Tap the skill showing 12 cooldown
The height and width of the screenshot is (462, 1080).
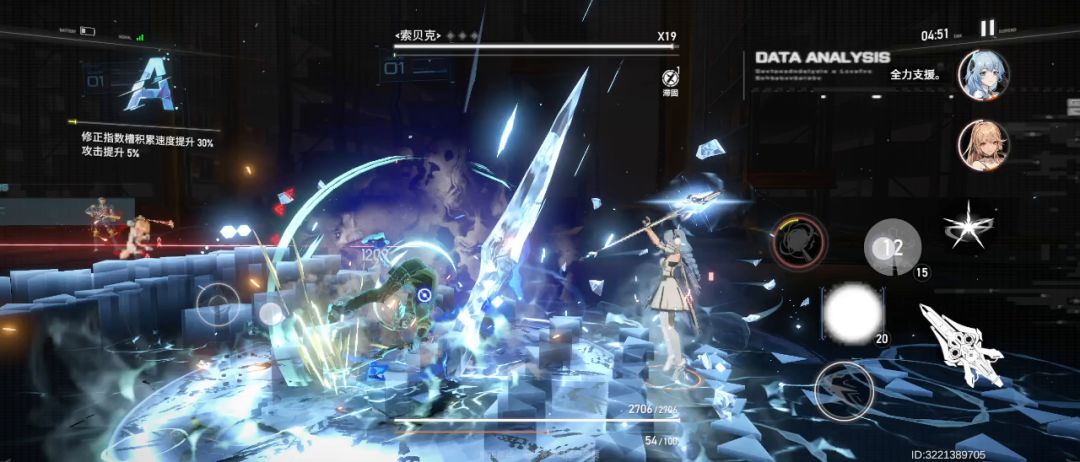892,247
